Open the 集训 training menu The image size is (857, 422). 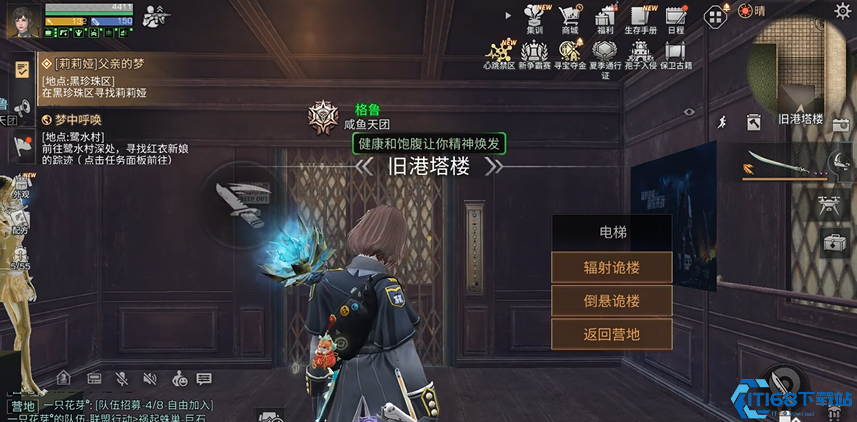533,18
